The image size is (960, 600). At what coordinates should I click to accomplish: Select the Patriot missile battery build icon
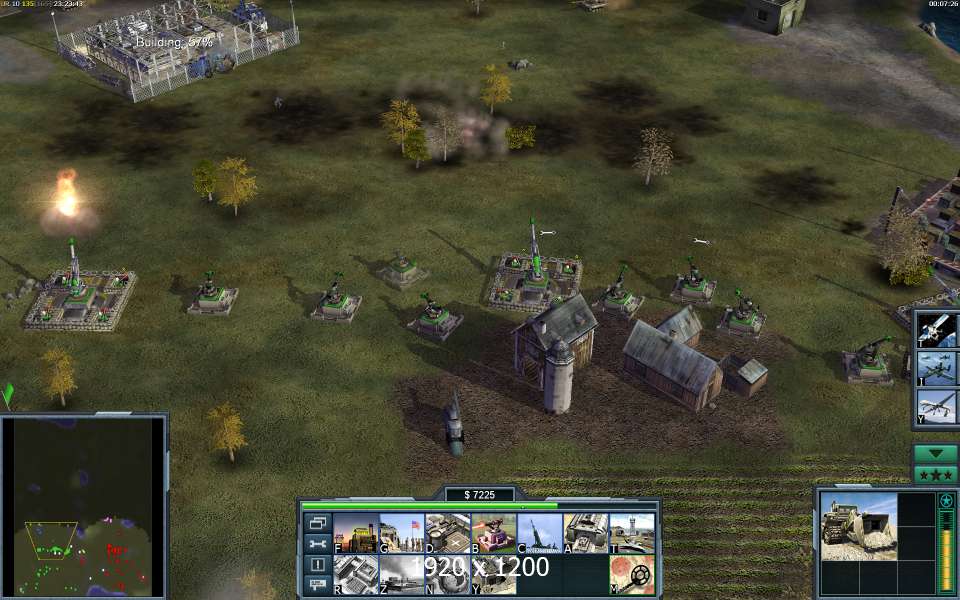click(539, 533)
